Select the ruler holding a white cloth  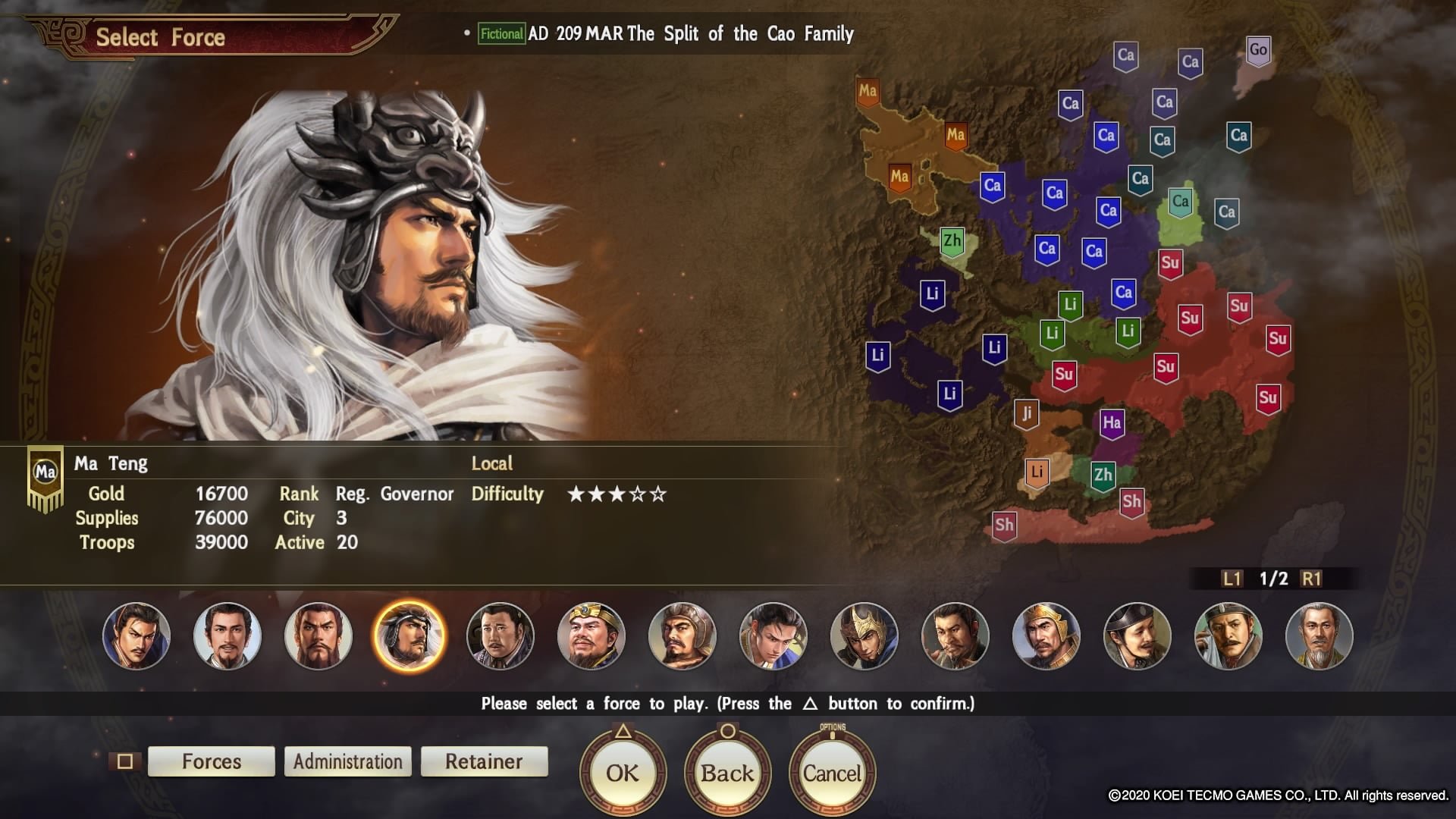click(1228, 636)
